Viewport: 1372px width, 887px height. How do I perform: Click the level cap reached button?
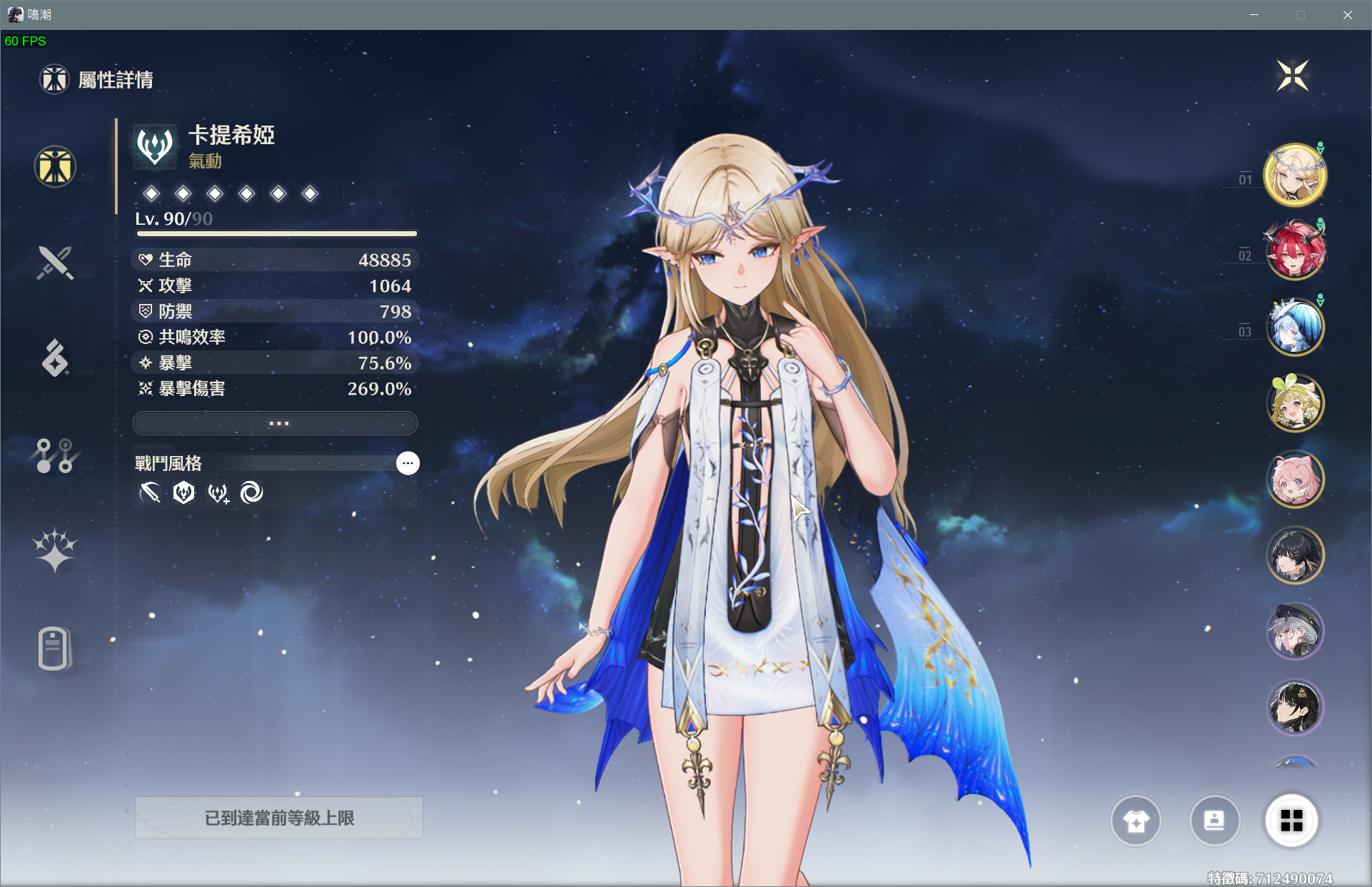click(279, 818)
